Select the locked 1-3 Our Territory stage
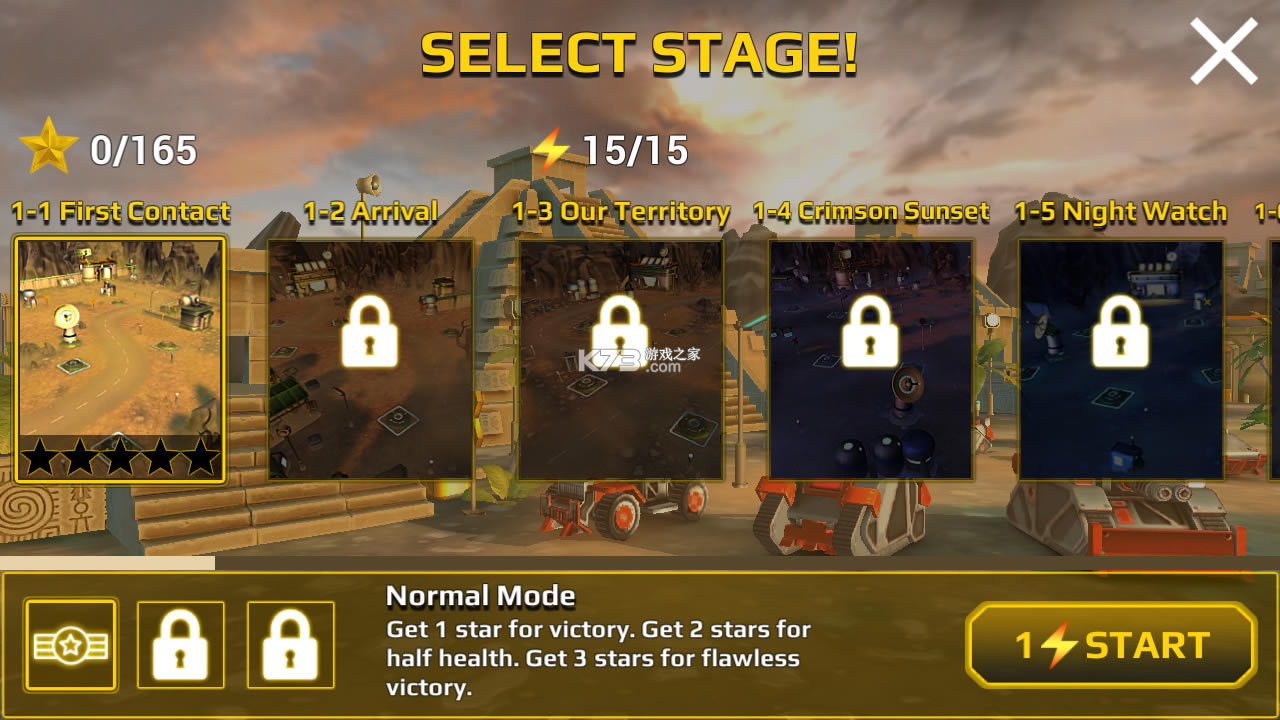The height and width of the screenshot is (720, 1280). tap(620, 358)
